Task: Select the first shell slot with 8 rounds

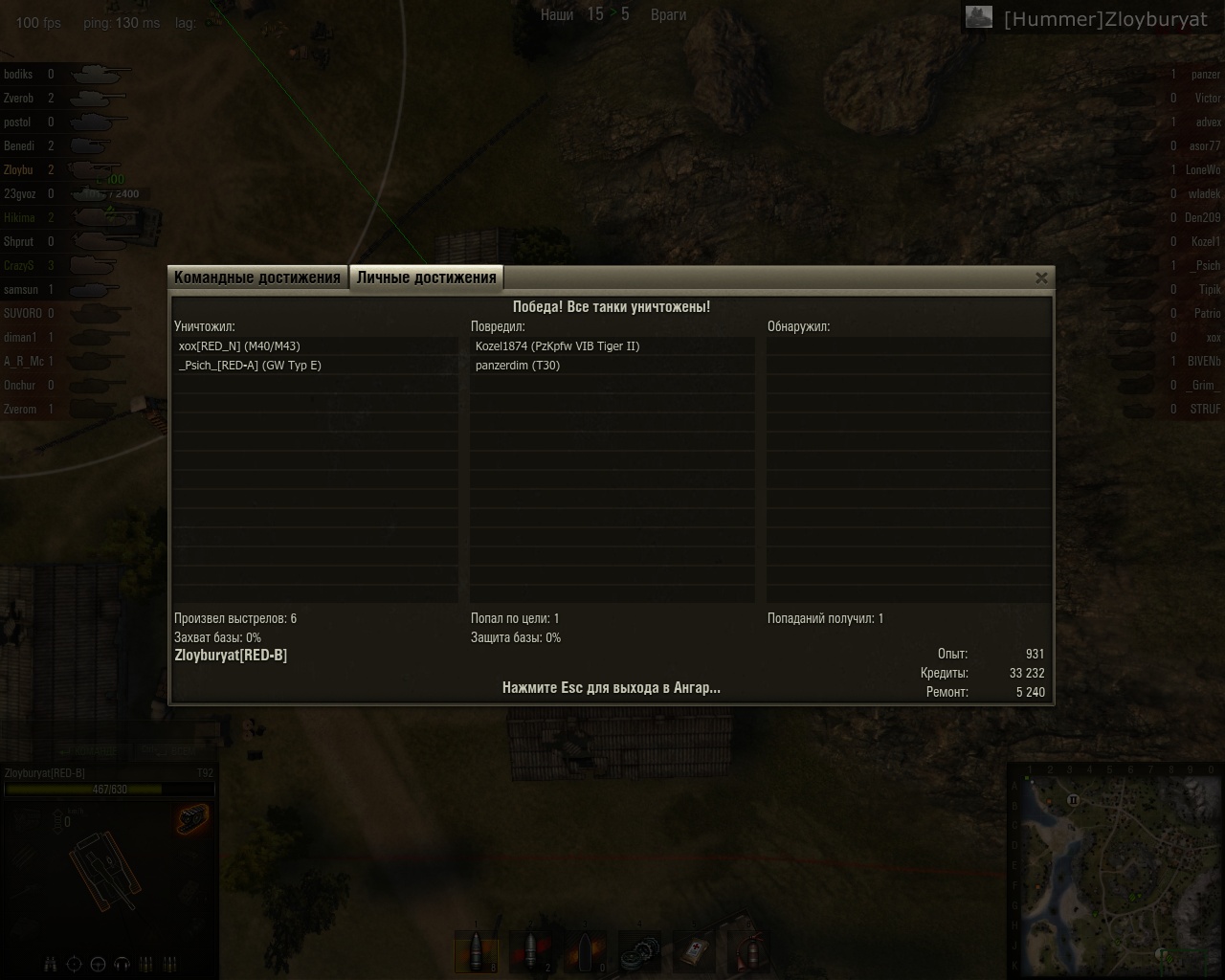Action: click(x=477, y=952)
